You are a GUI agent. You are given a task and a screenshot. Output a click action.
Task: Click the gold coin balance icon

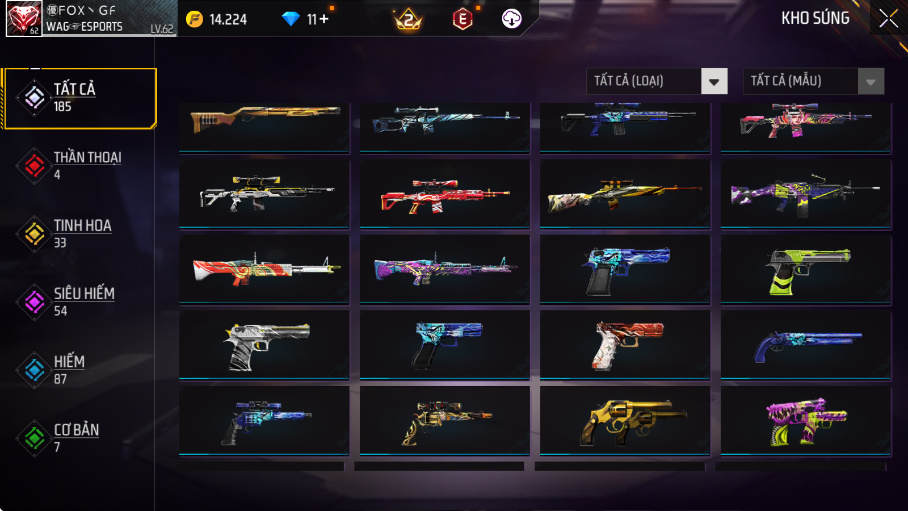pos(194,18)
